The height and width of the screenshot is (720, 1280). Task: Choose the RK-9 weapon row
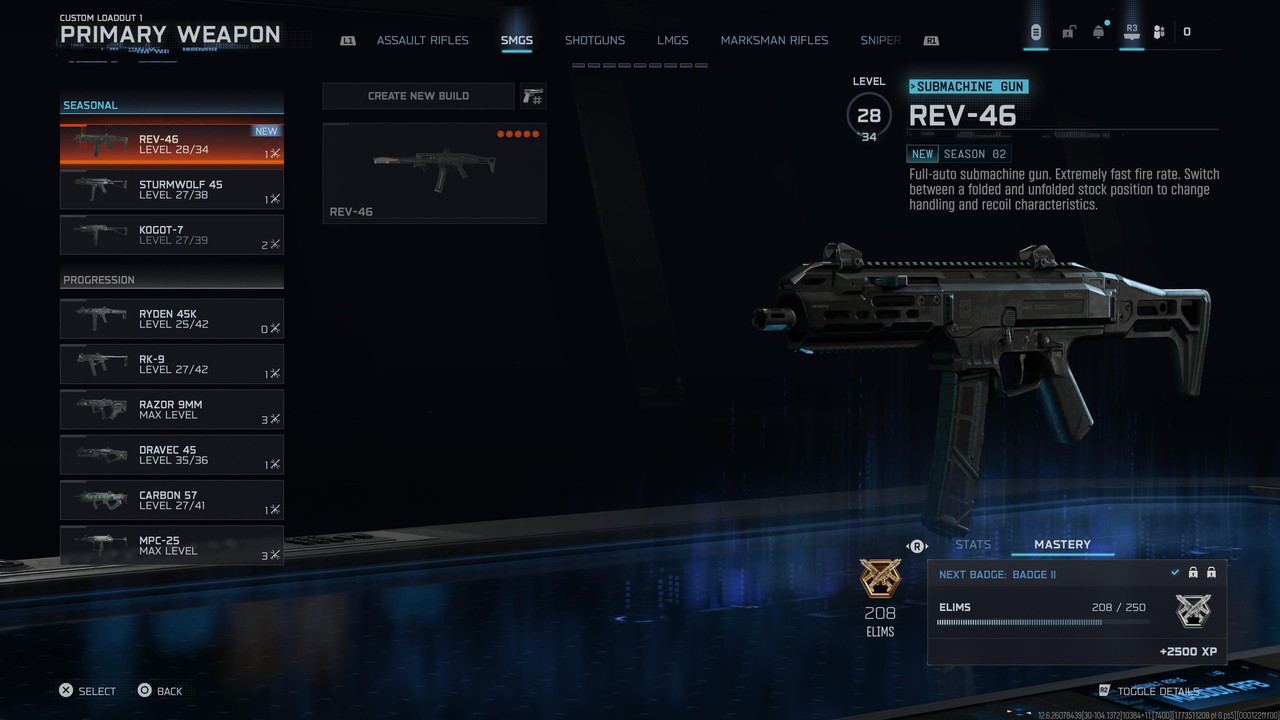tap(172, 364)
